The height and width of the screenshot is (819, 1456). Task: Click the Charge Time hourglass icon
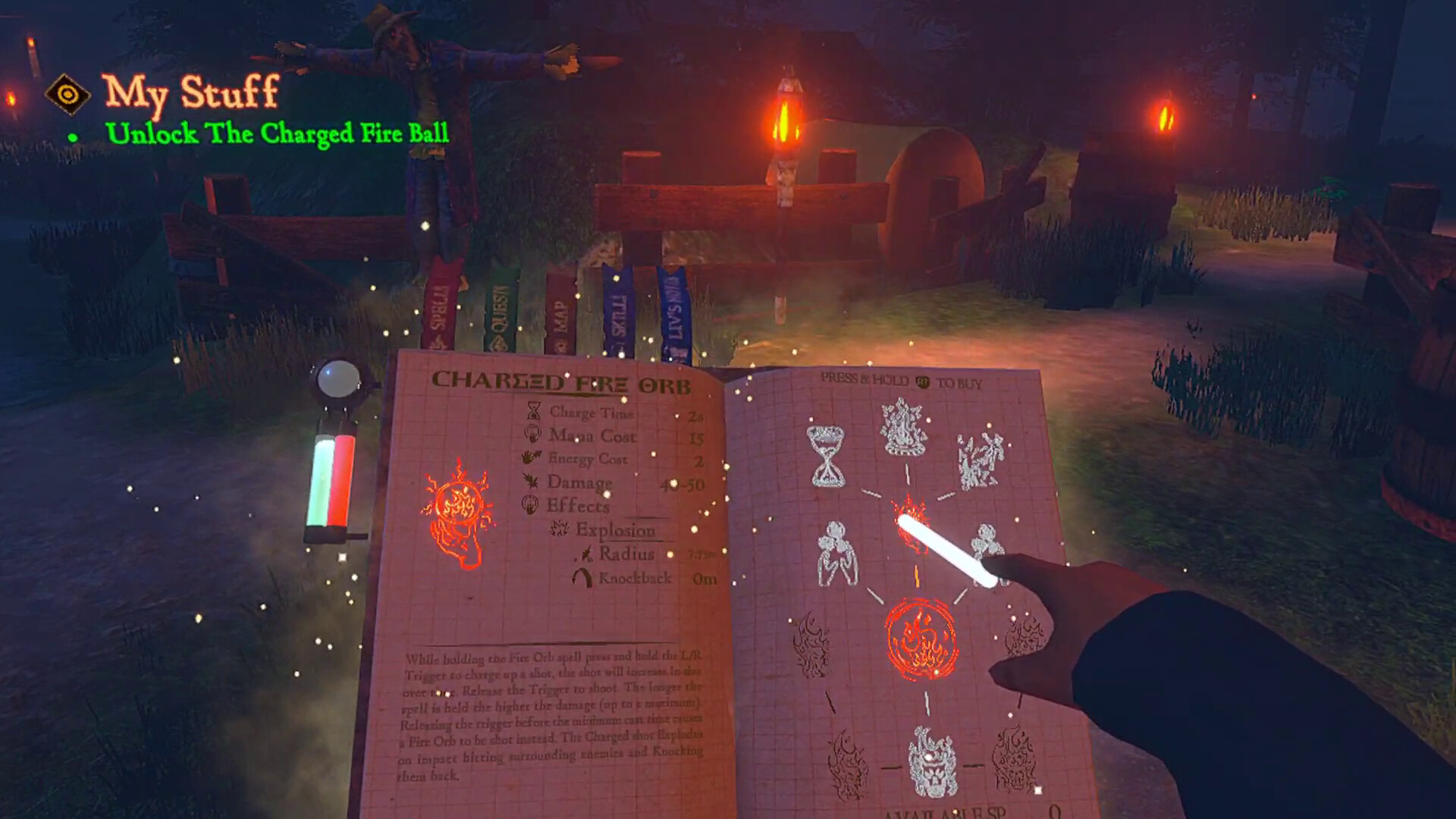point(533,413)
